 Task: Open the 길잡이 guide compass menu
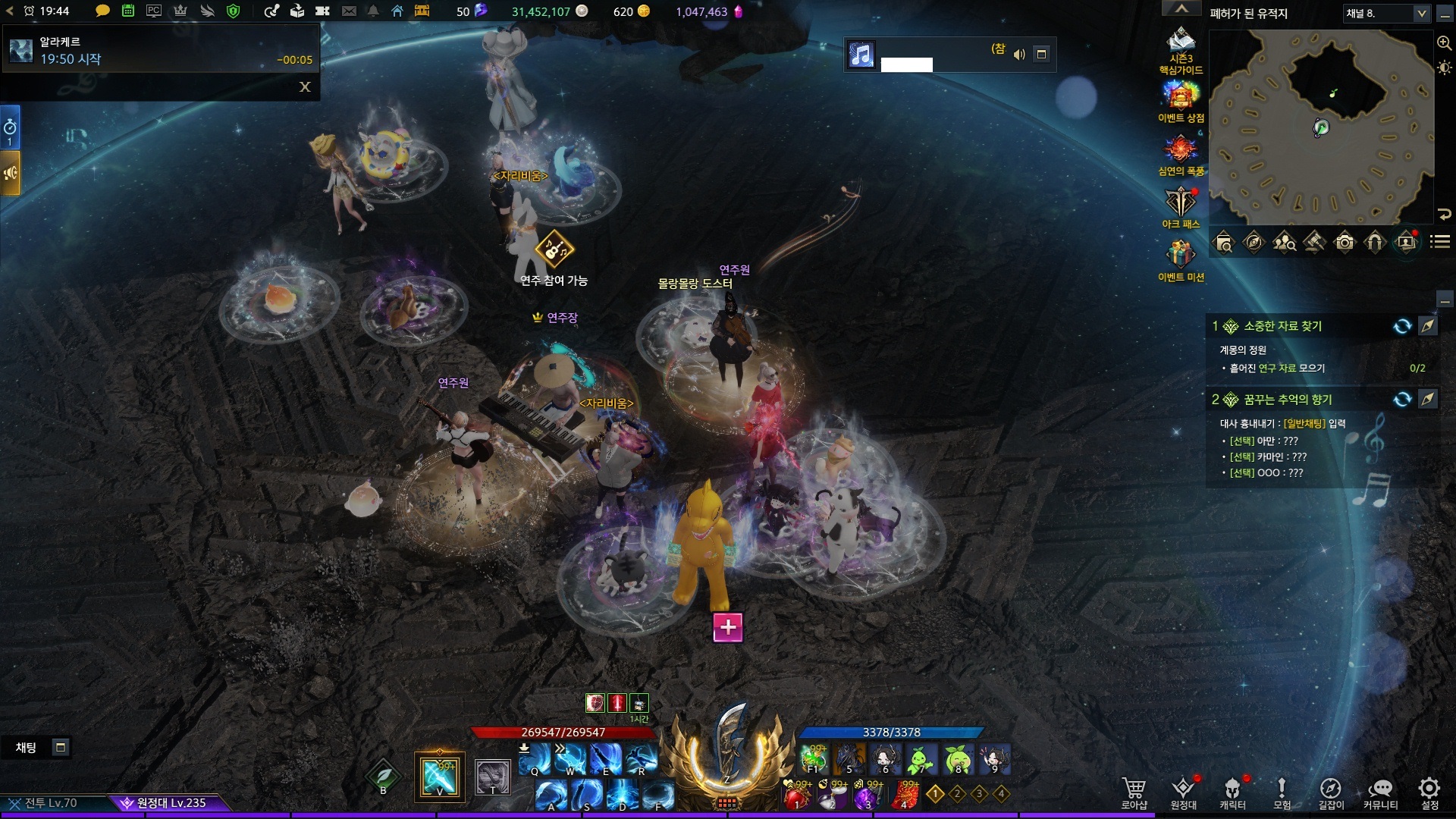1331,792
